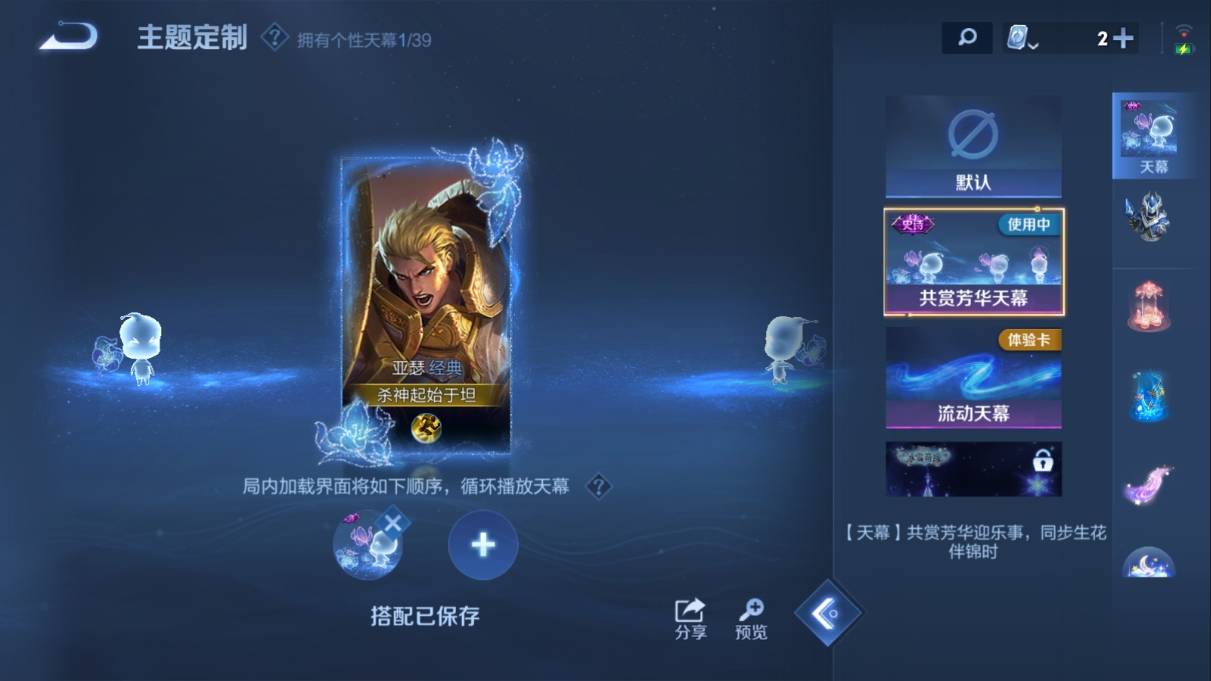Add a sky curtain with the plus slot
1211x681 pixels.
click(483, 545)
